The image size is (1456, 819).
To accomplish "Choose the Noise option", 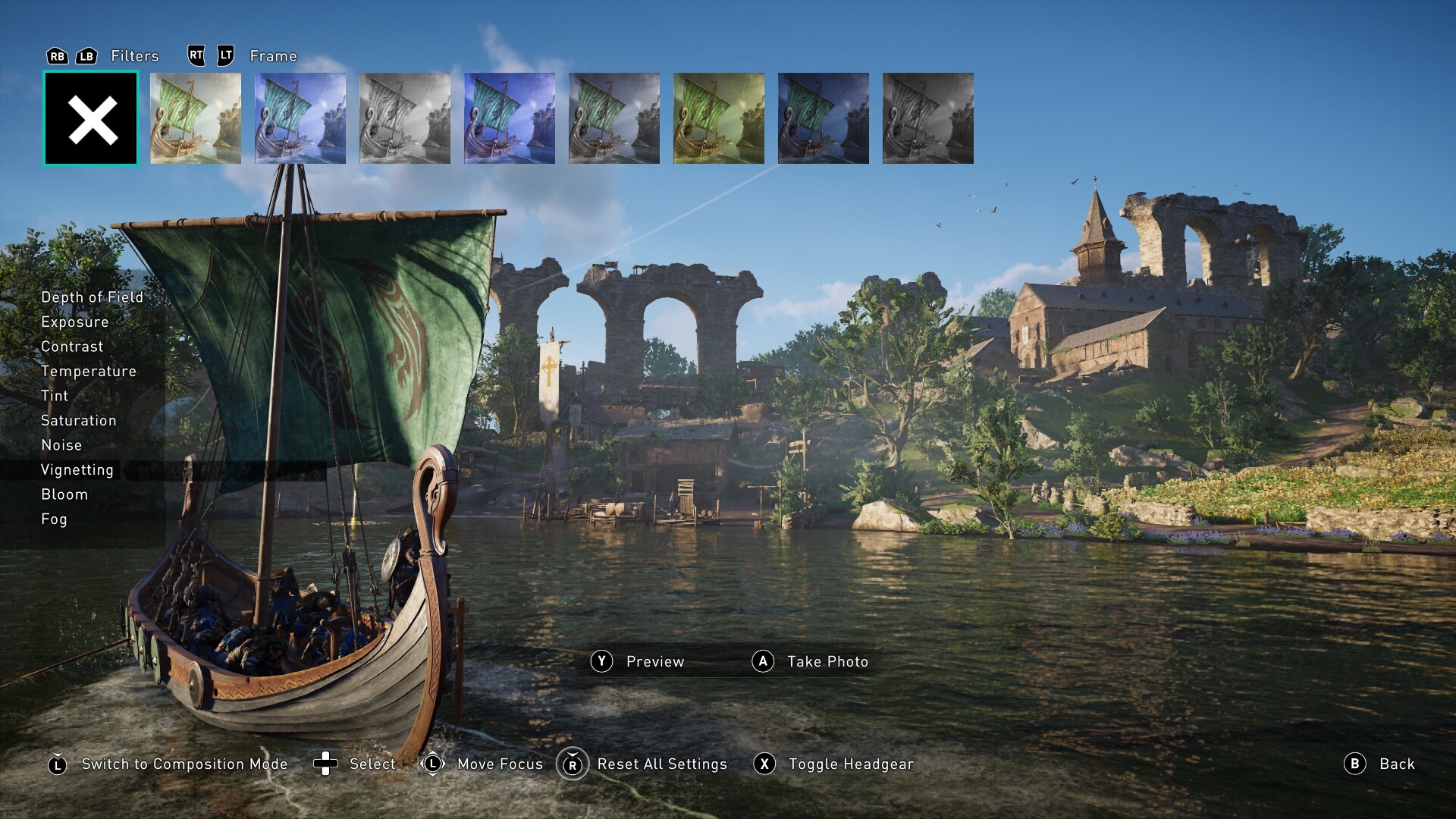I will [61, 445].
